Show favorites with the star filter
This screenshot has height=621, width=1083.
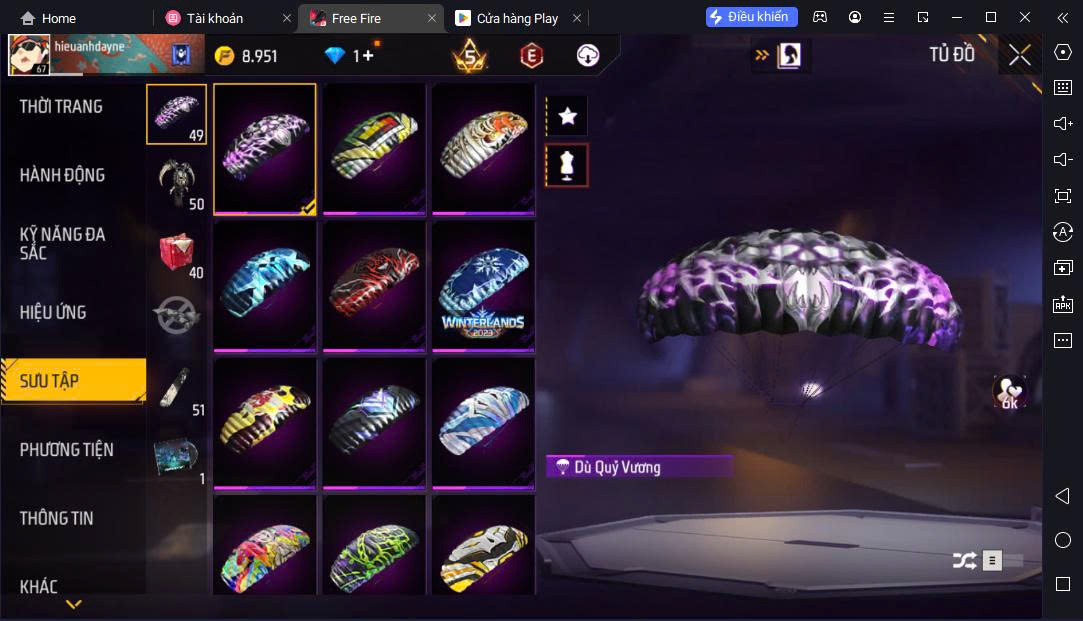568,116
